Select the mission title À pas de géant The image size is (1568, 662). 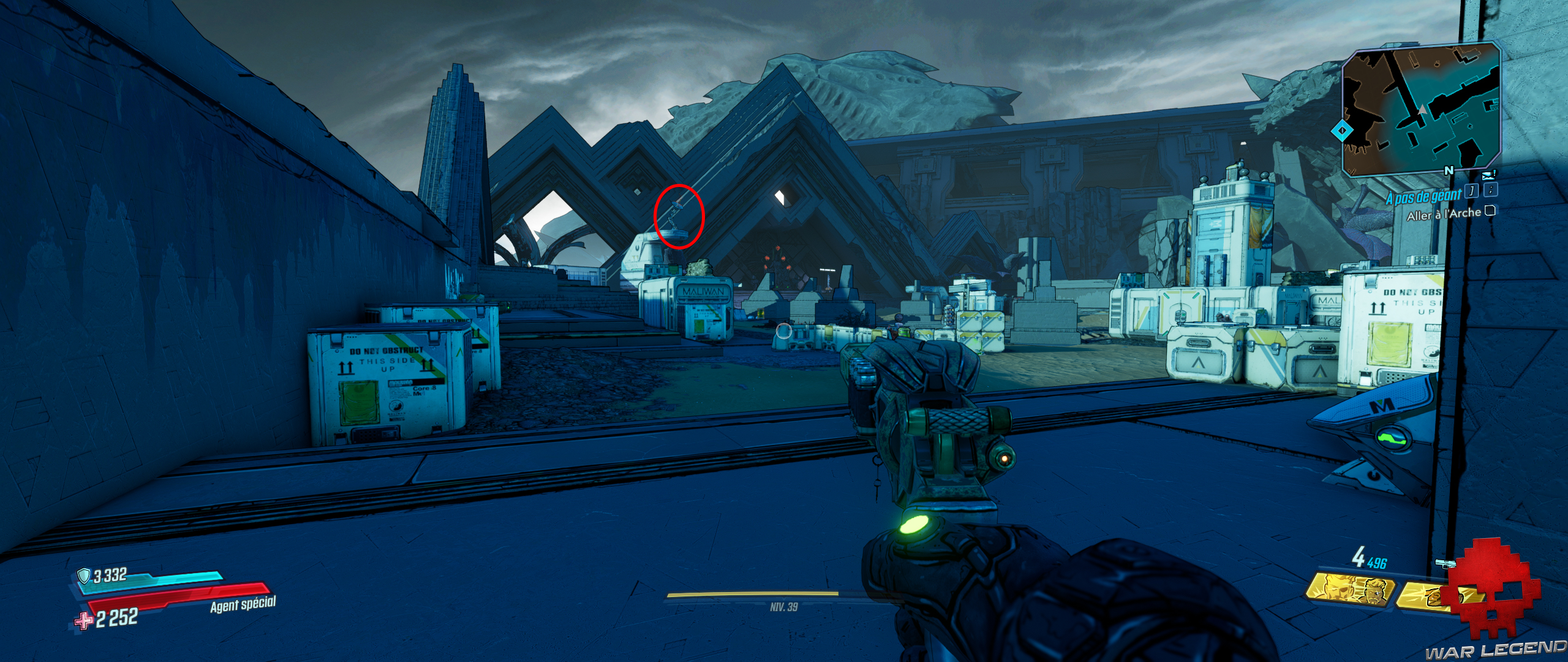click(x=1424, y=197)
